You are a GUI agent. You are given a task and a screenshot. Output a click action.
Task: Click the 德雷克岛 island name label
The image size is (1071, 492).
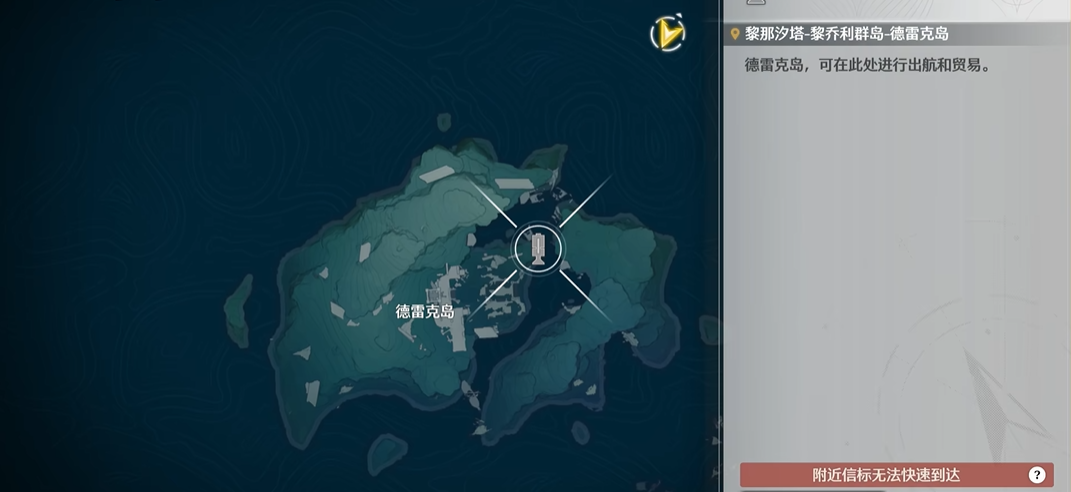tap(425, 311)
